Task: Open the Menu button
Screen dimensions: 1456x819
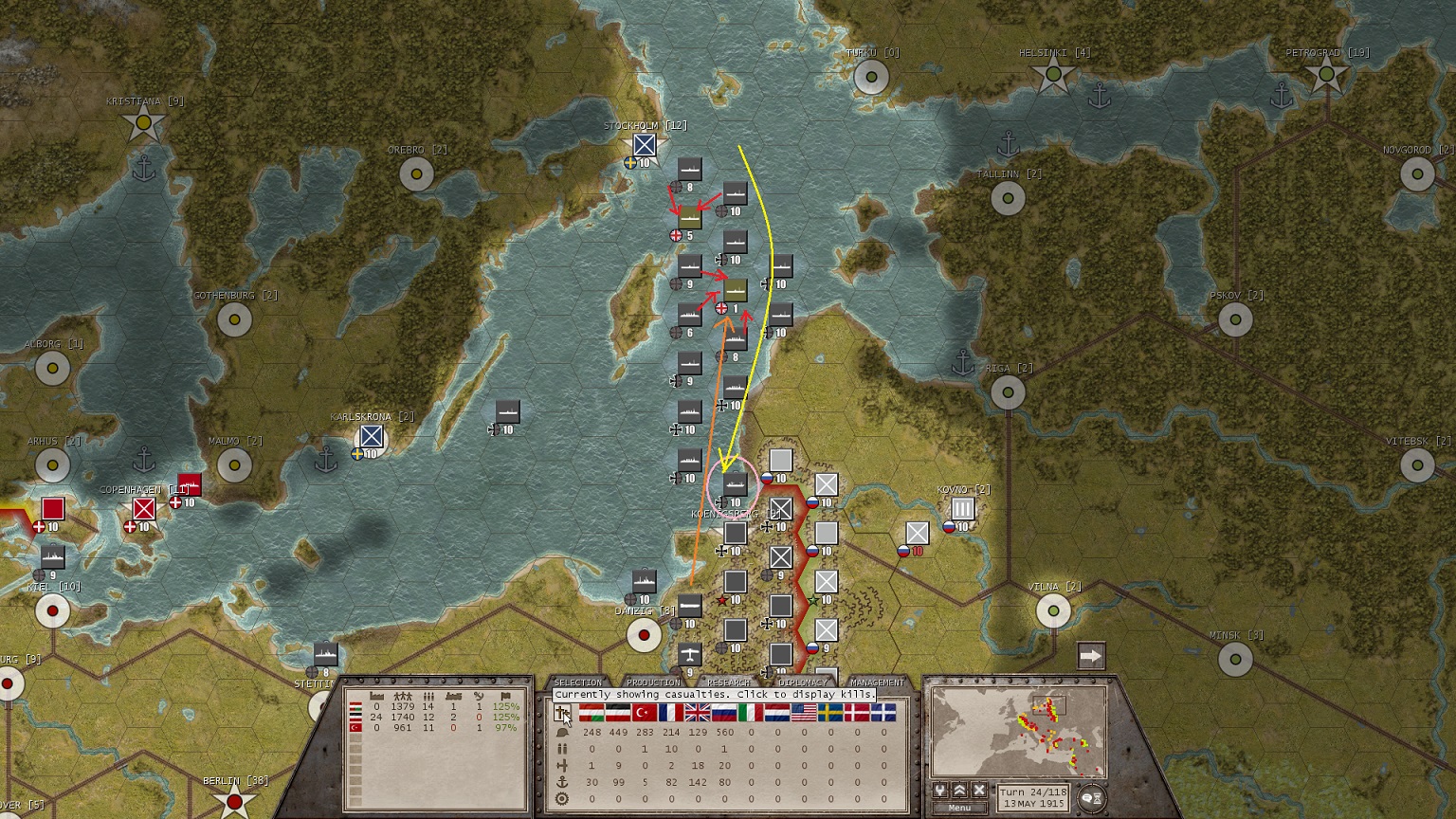Action: point(958,808)
